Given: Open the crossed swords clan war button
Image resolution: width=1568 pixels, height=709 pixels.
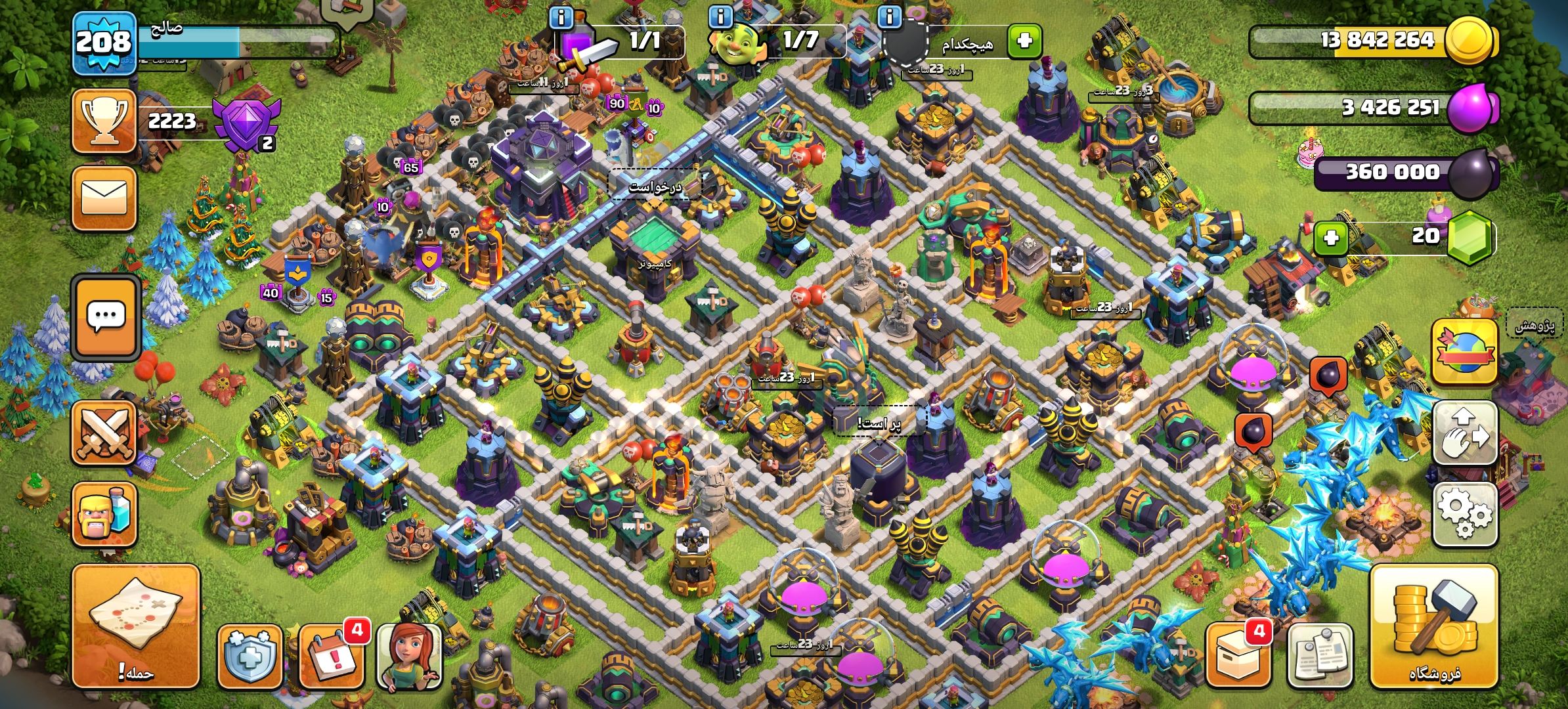Looking at the screenshot, I should point(104,433).
